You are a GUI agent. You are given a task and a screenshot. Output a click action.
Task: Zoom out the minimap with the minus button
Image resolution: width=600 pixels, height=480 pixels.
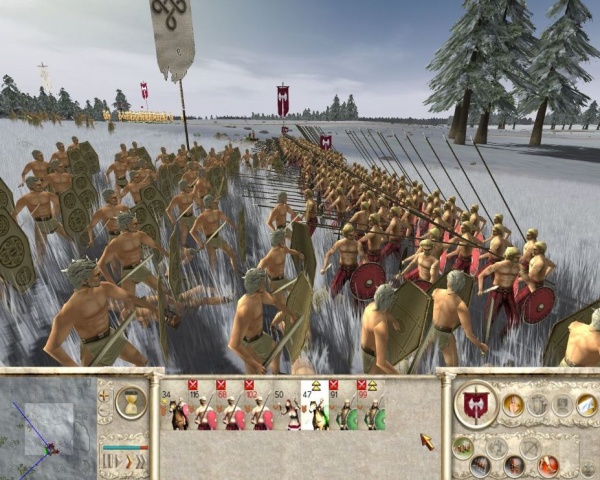(103, 411)
